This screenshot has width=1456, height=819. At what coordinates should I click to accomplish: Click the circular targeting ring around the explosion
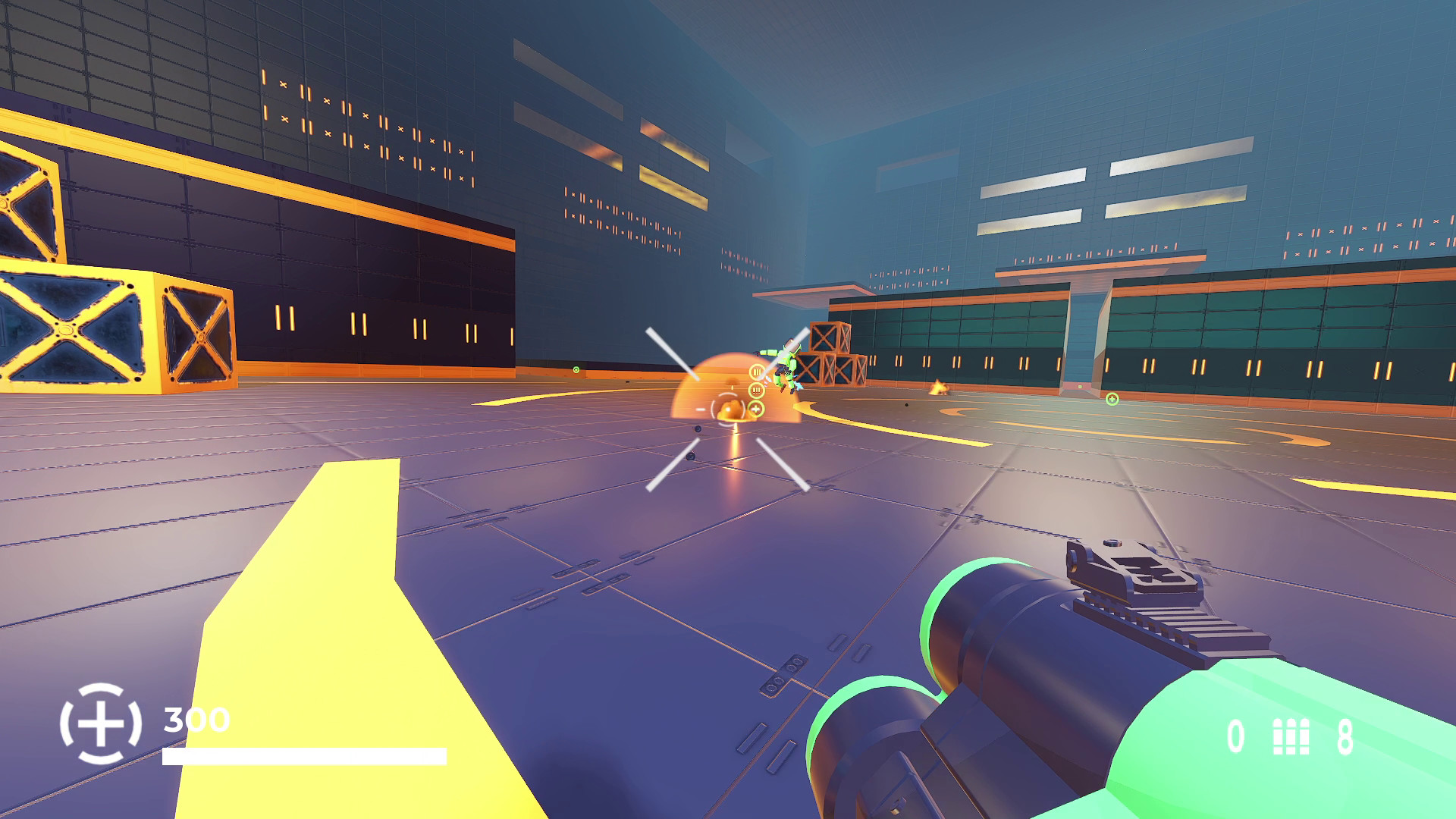coord(727,409)
